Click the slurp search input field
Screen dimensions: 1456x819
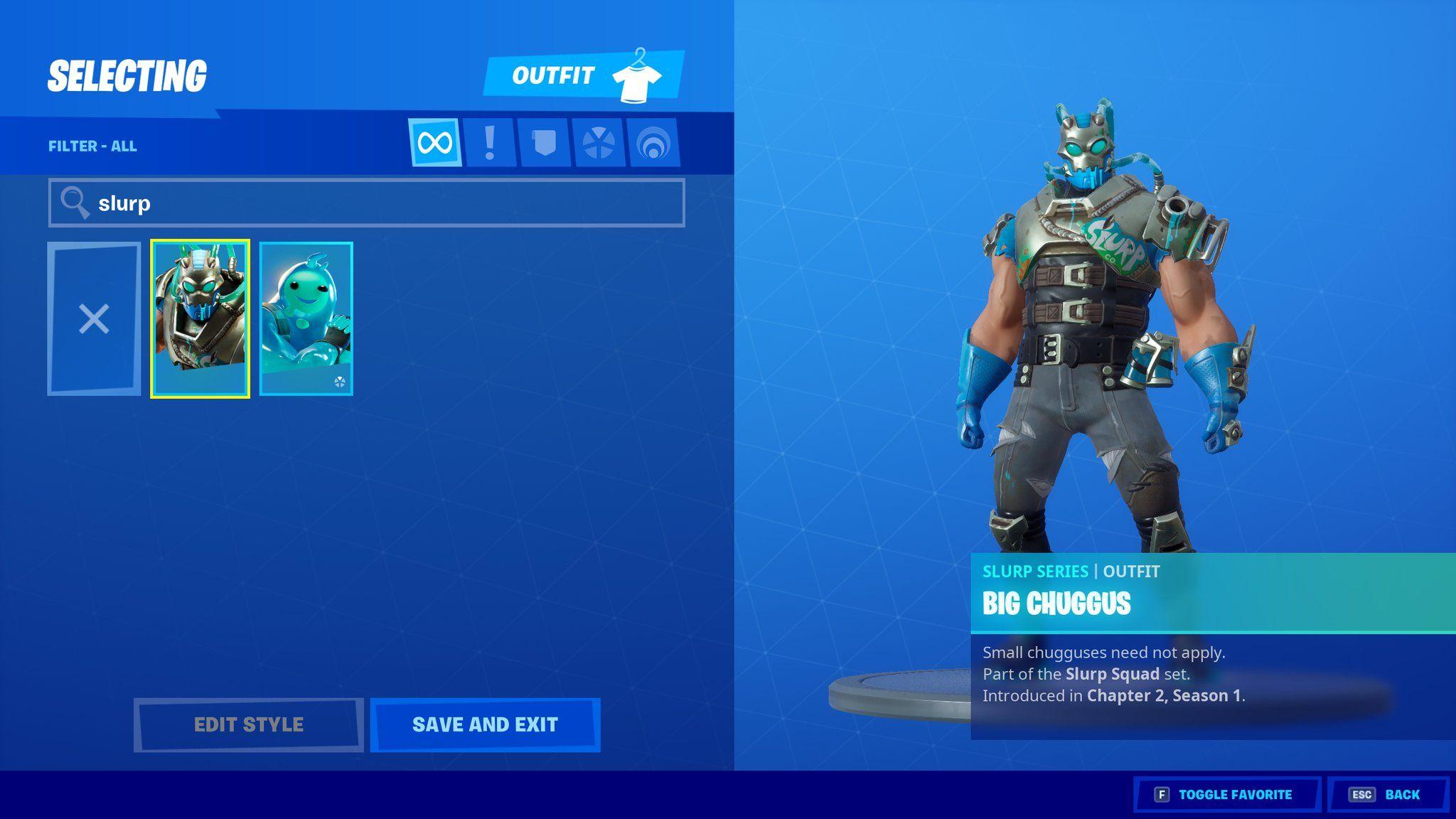tap(355, 203)
